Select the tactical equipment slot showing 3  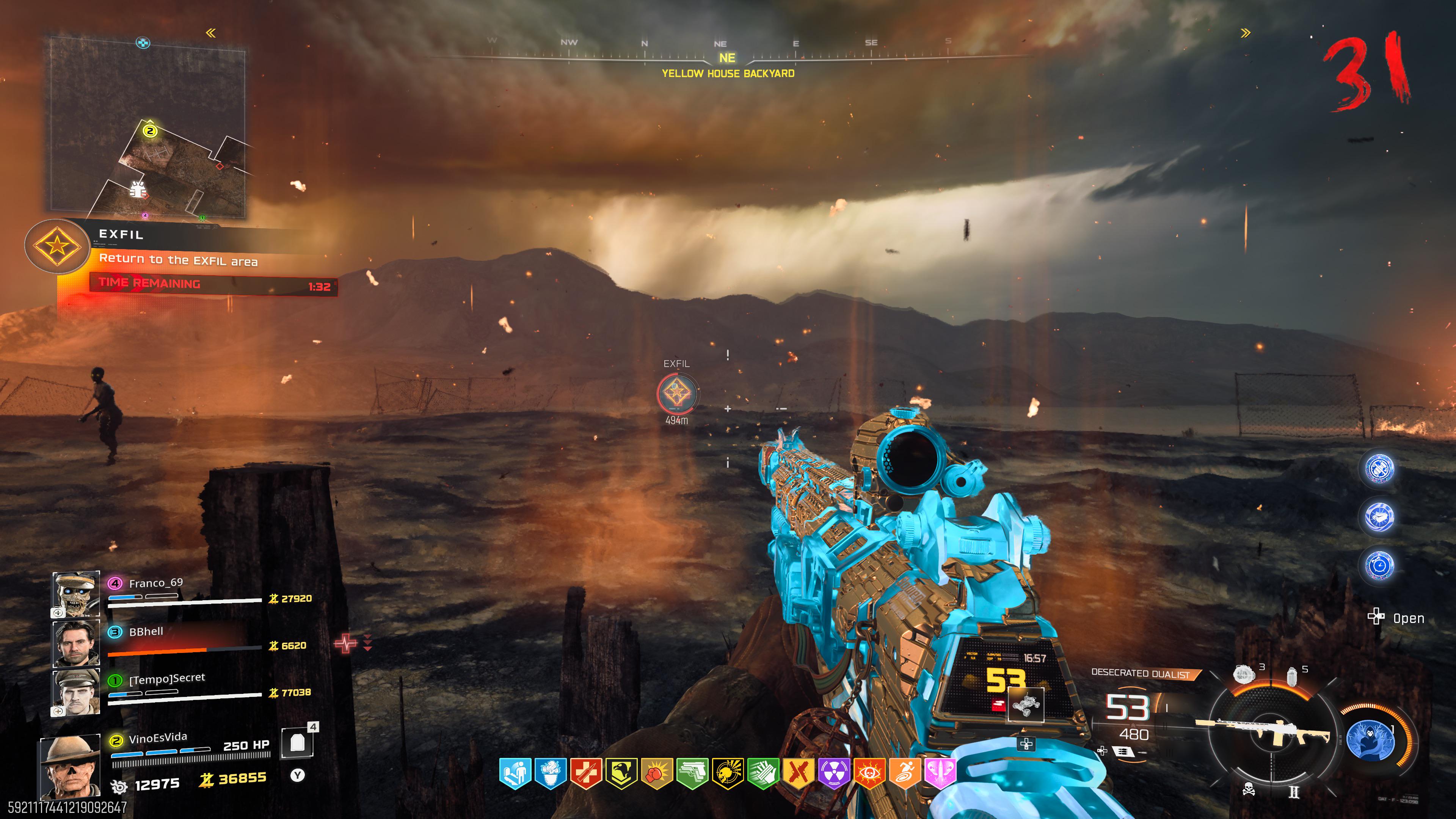1244,674
